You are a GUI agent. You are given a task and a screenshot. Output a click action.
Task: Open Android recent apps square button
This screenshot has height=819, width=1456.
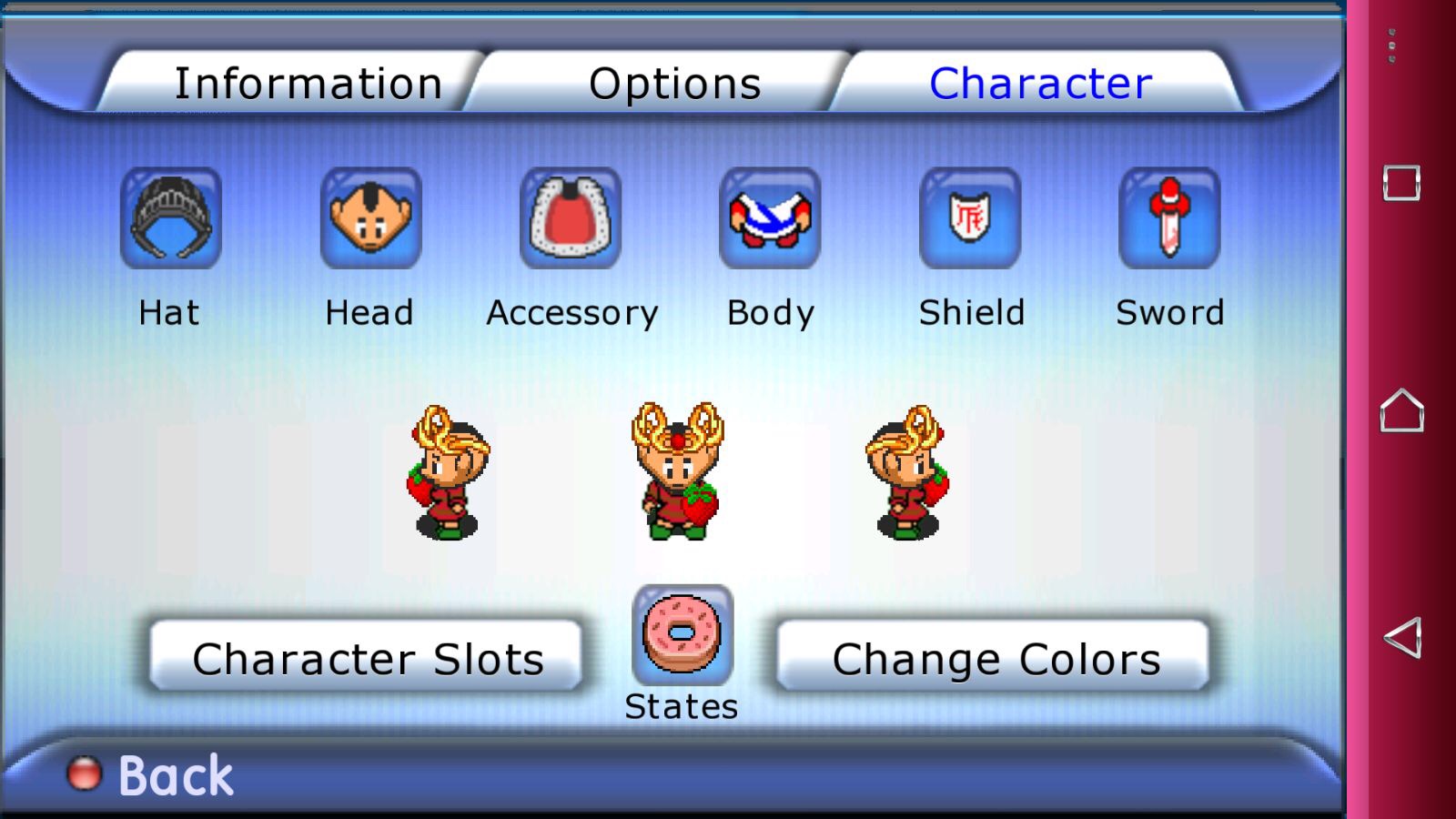click(x=1401, y=183)
